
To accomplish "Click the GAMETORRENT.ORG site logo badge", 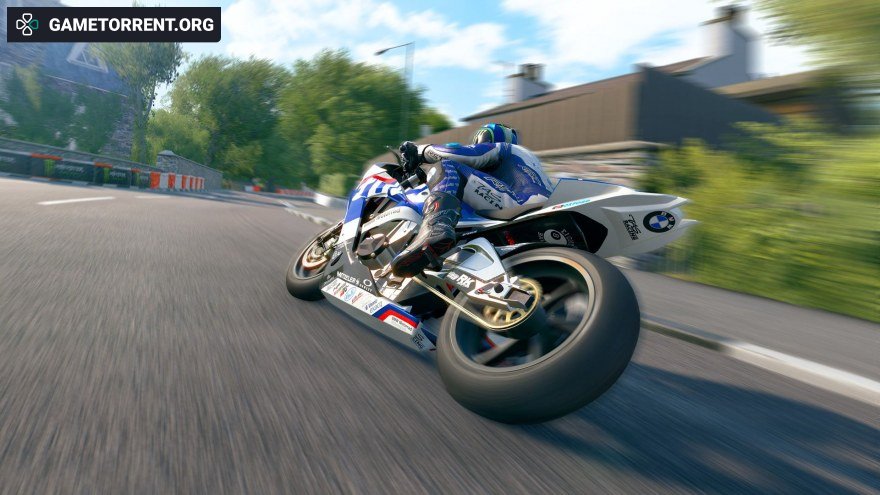I will 113,24.
